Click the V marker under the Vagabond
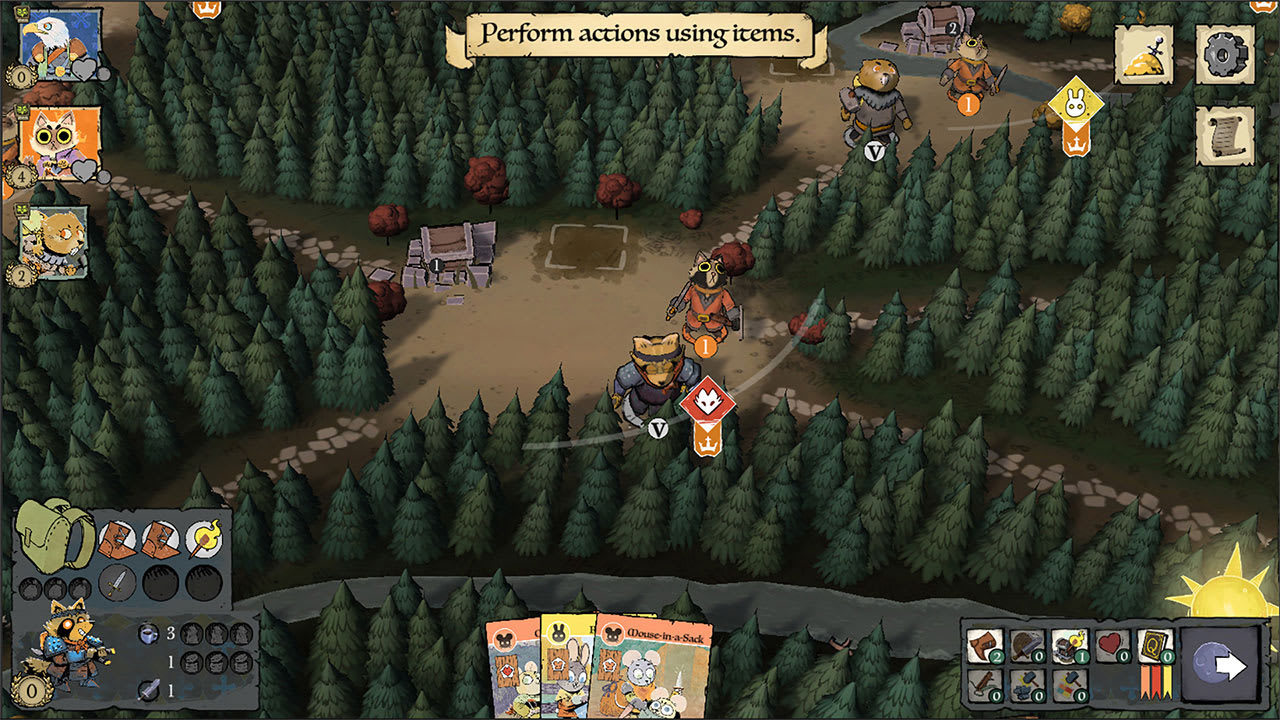 tap(659, 428)
